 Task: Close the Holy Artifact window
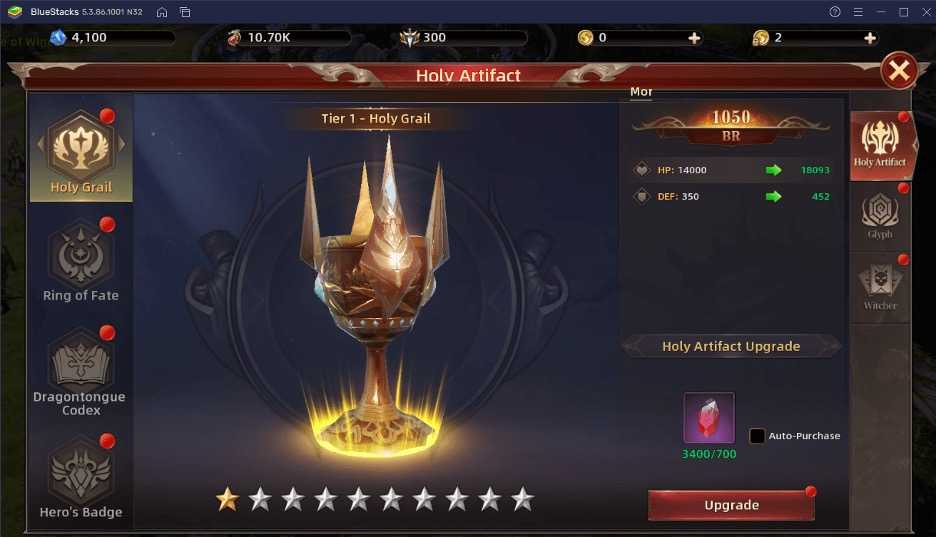click(x=899, y=70)
